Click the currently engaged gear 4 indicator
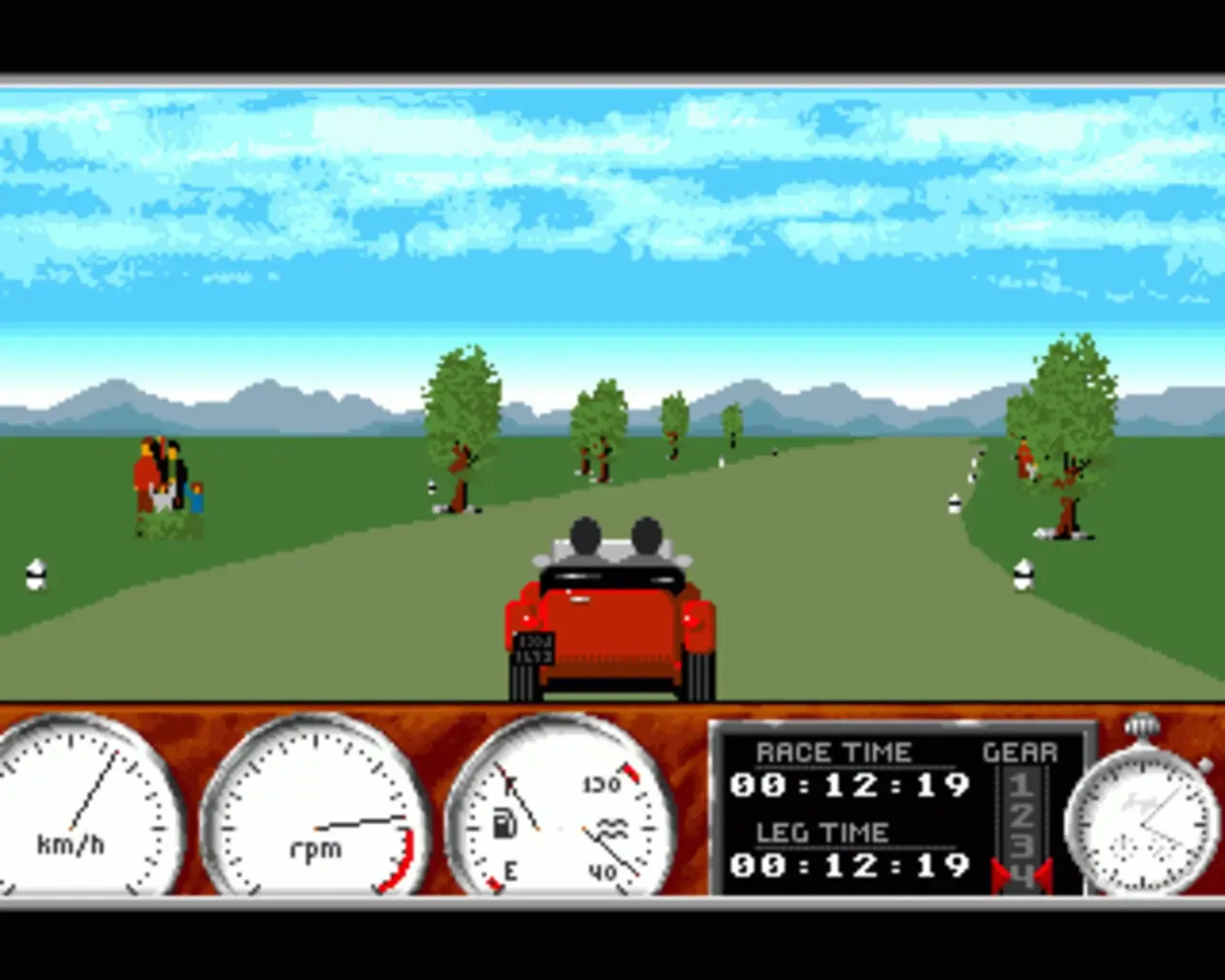 1022,873
